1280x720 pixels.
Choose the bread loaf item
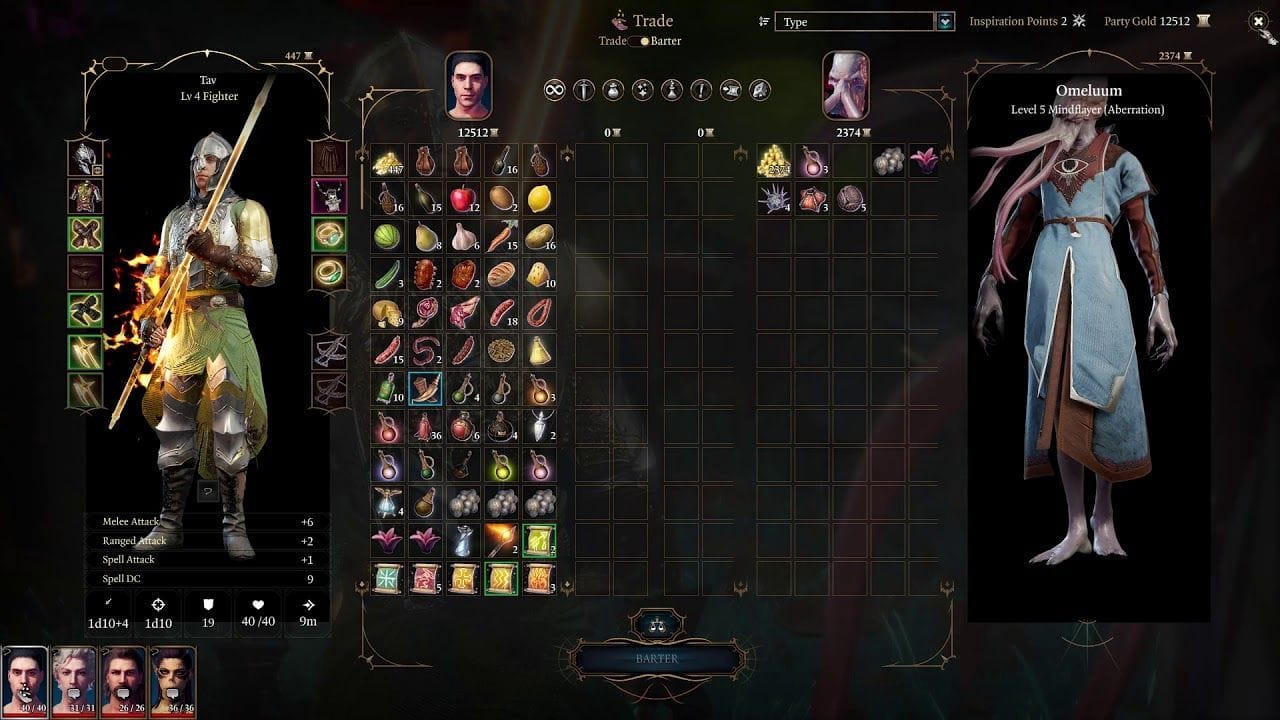click(501, 274)
